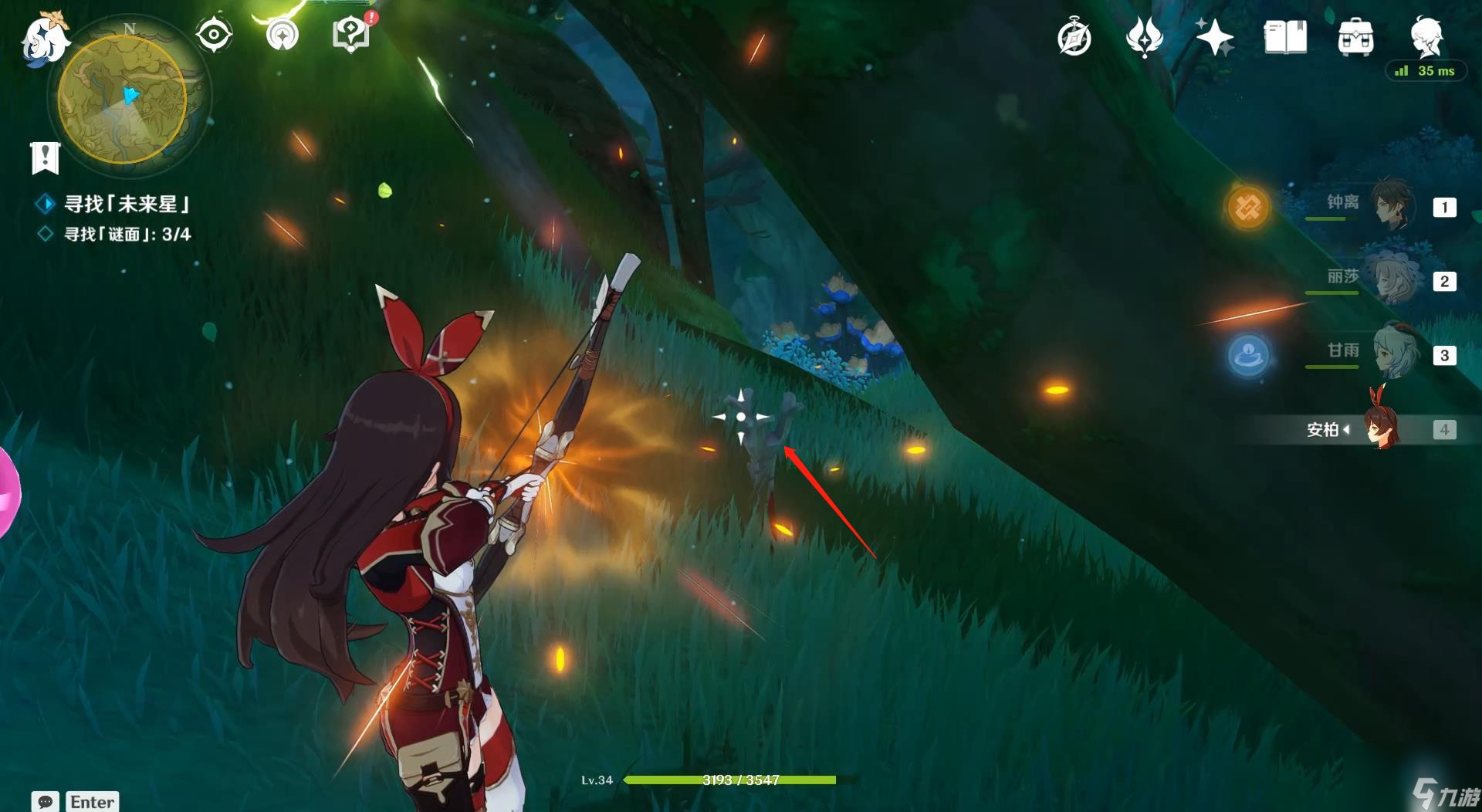Open the winged battle pass icon

(1144, 37)
